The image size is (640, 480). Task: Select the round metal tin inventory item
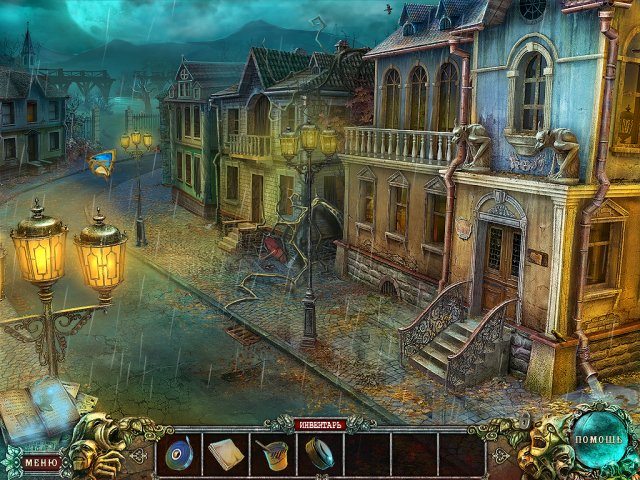(319, 455)
